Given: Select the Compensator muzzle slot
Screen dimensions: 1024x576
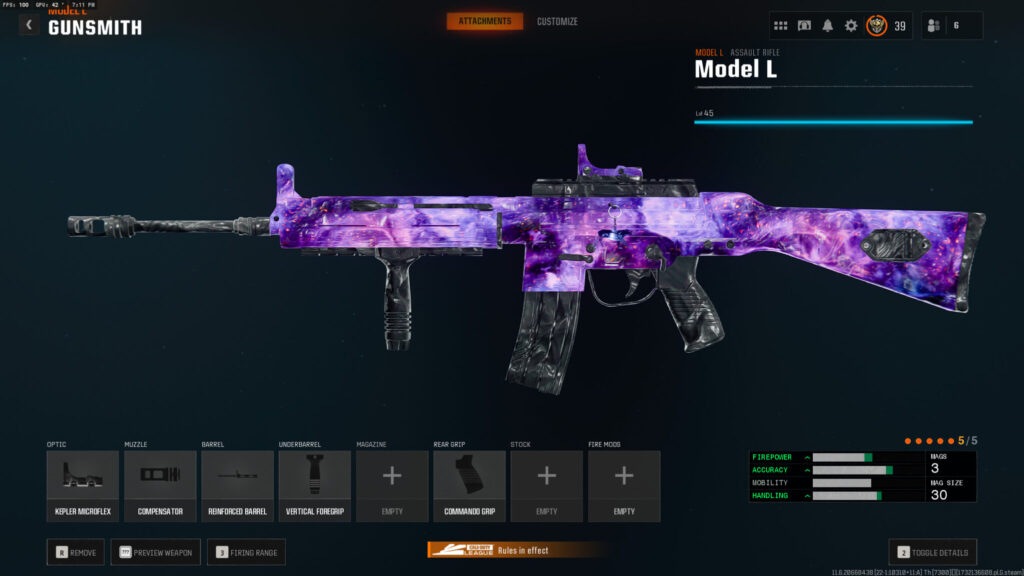Looking at the screenshot, I should point(160,485).
